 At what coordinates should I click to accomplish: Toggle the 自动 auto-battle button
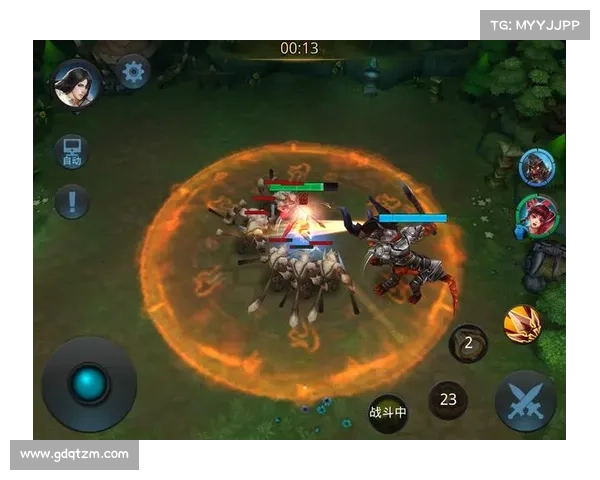tap(72, 152)
